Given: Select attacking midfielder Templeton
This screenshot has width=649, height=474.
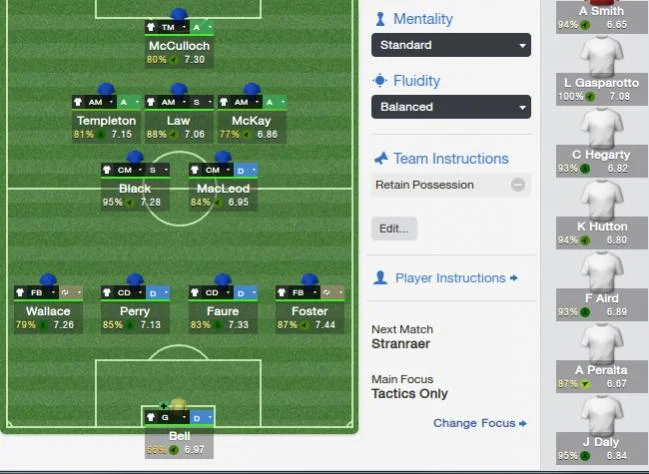Looking at the screenshot, I should (105, 120).
